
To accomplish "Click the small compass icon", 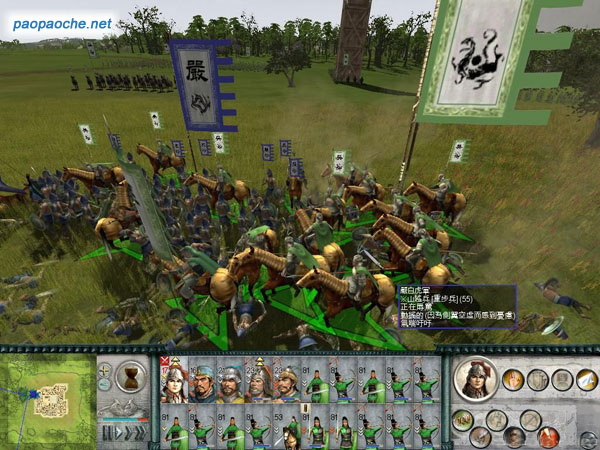I will (104, 370).
